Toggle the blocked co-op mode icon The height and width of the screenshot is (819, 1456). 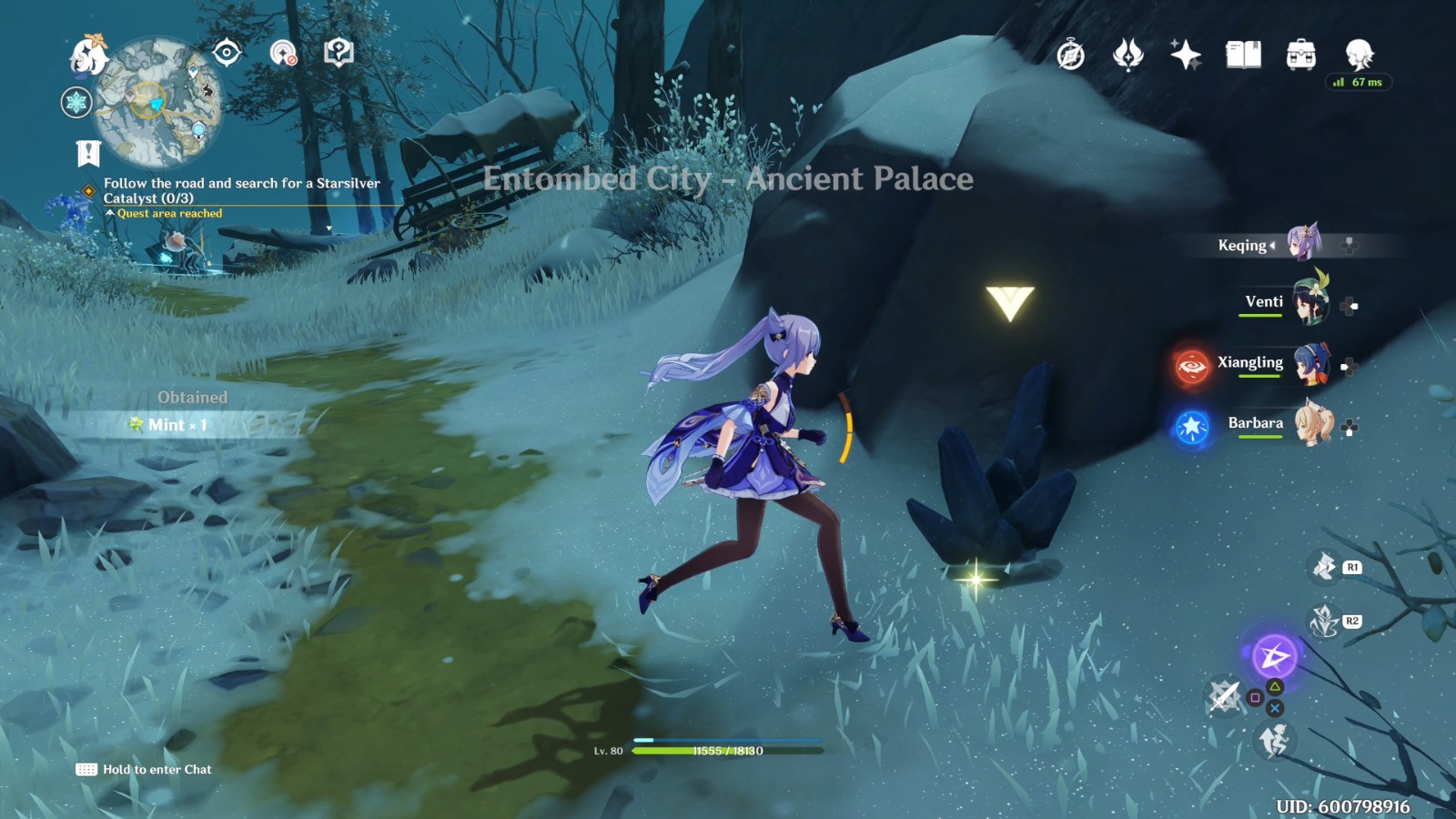283,53
